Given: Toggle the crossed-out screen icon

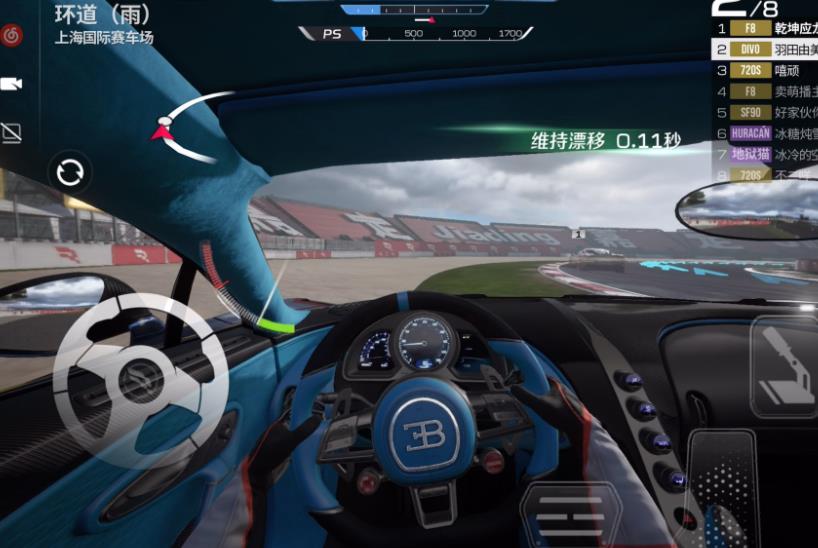Looking at the screenshot, I should pos(13,132).
